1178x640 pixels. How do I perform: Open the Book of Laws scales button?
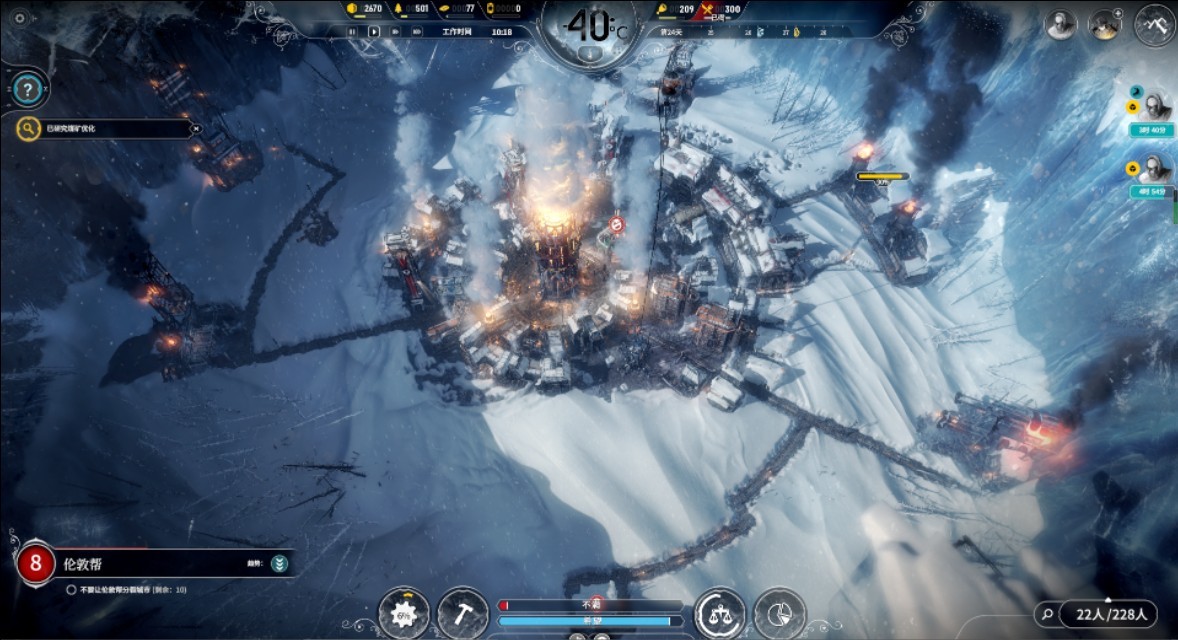point(719,611)
